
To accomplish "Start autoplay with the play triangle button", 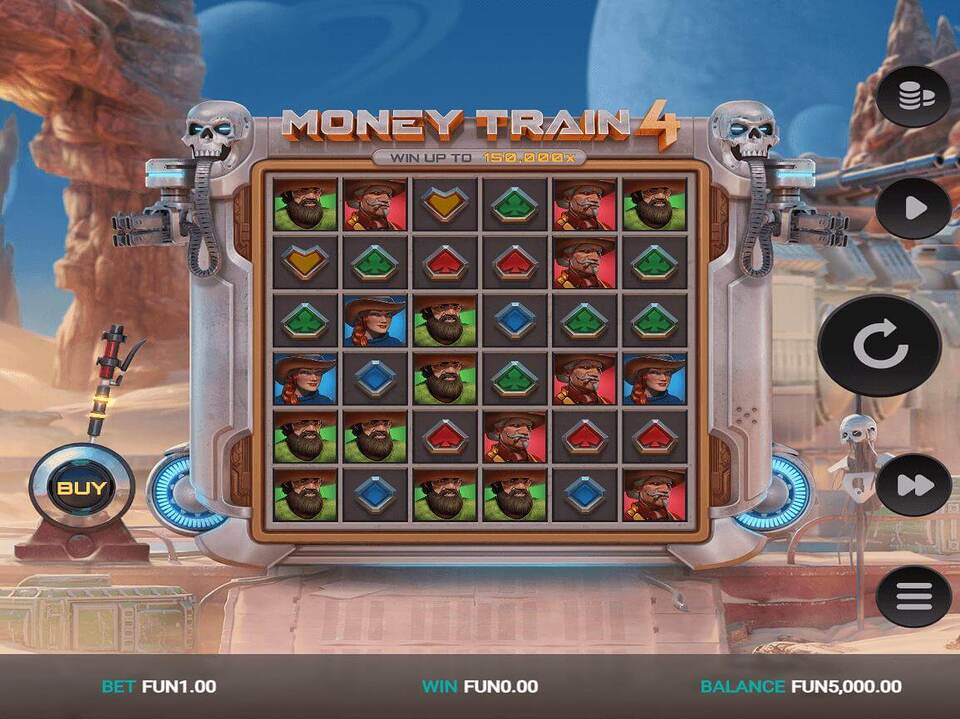I will pos(913,208).
